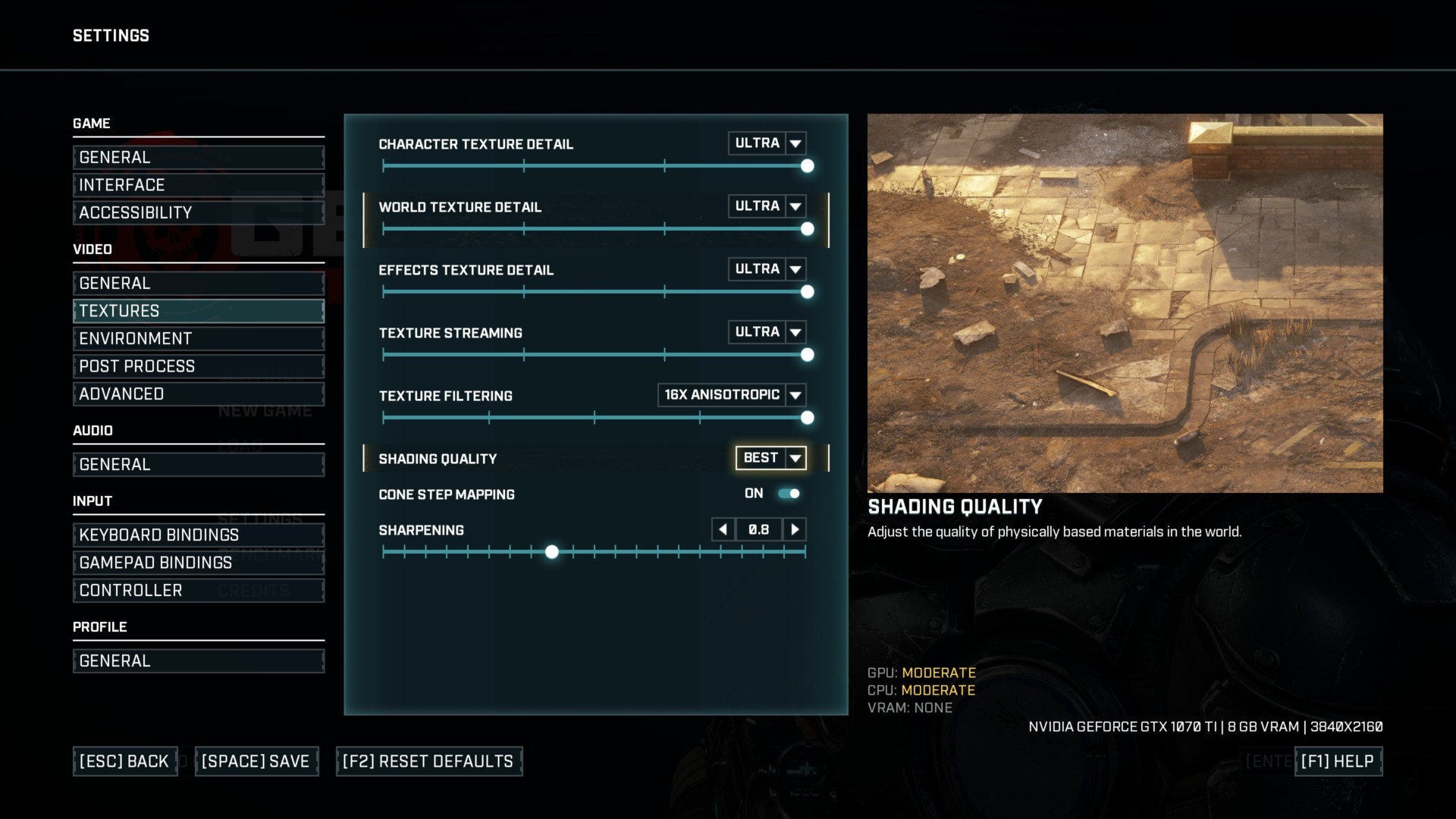1456x819 pixels.
Task: Expand the Shading Quality dropdown
Action: (795, 458)
